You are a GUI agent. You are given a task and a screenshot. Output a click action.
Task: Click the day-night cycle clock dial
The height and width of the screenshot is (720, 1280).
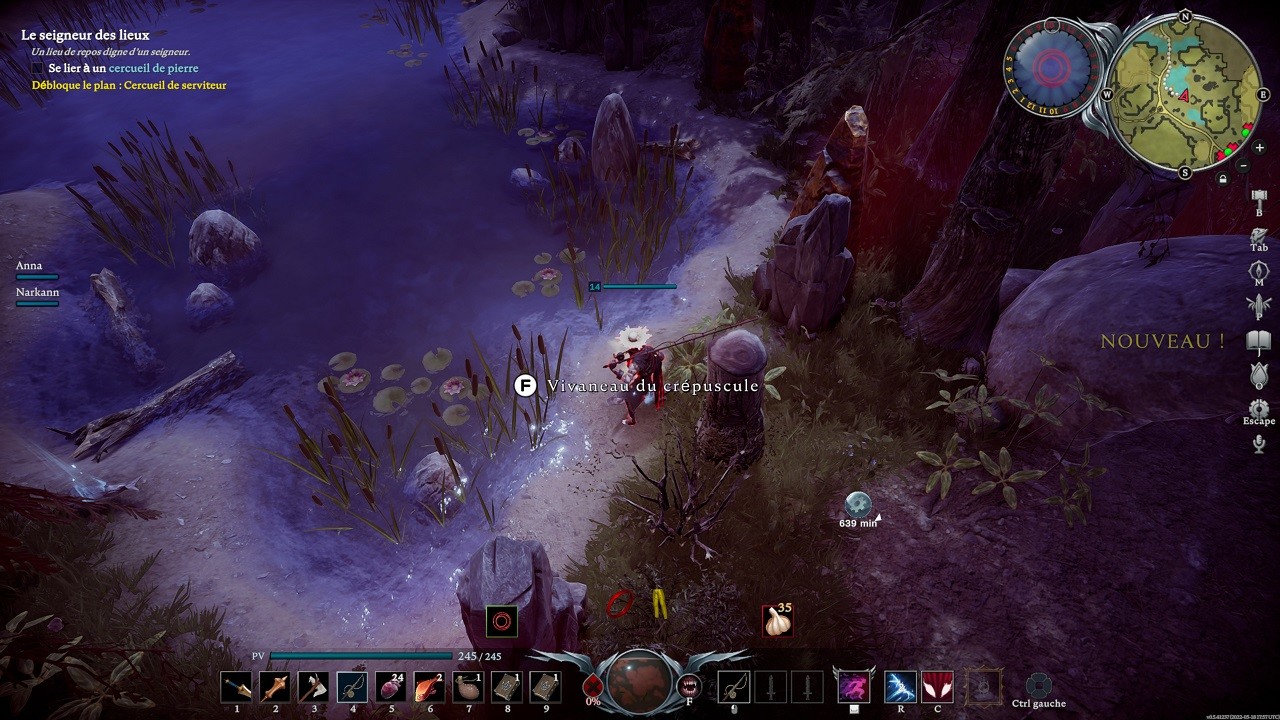(x=1051, y=67)
